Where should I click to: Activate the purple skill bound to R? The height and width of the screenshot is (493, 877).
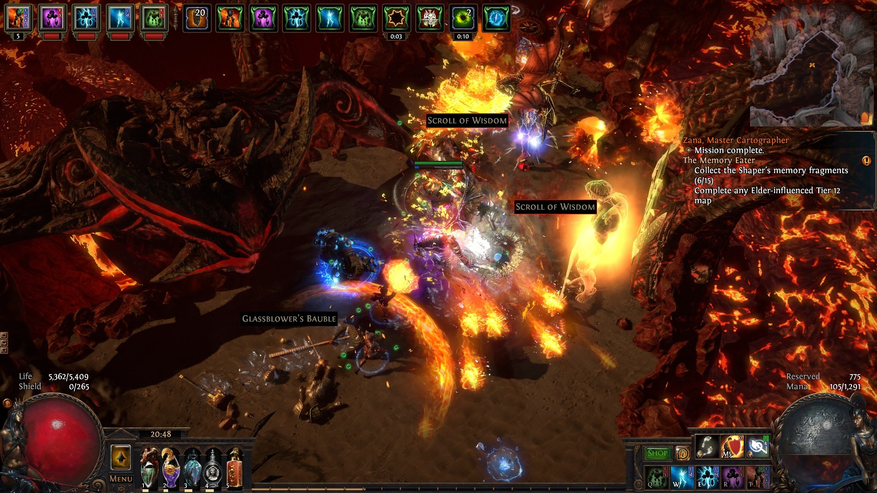point(733,476)
